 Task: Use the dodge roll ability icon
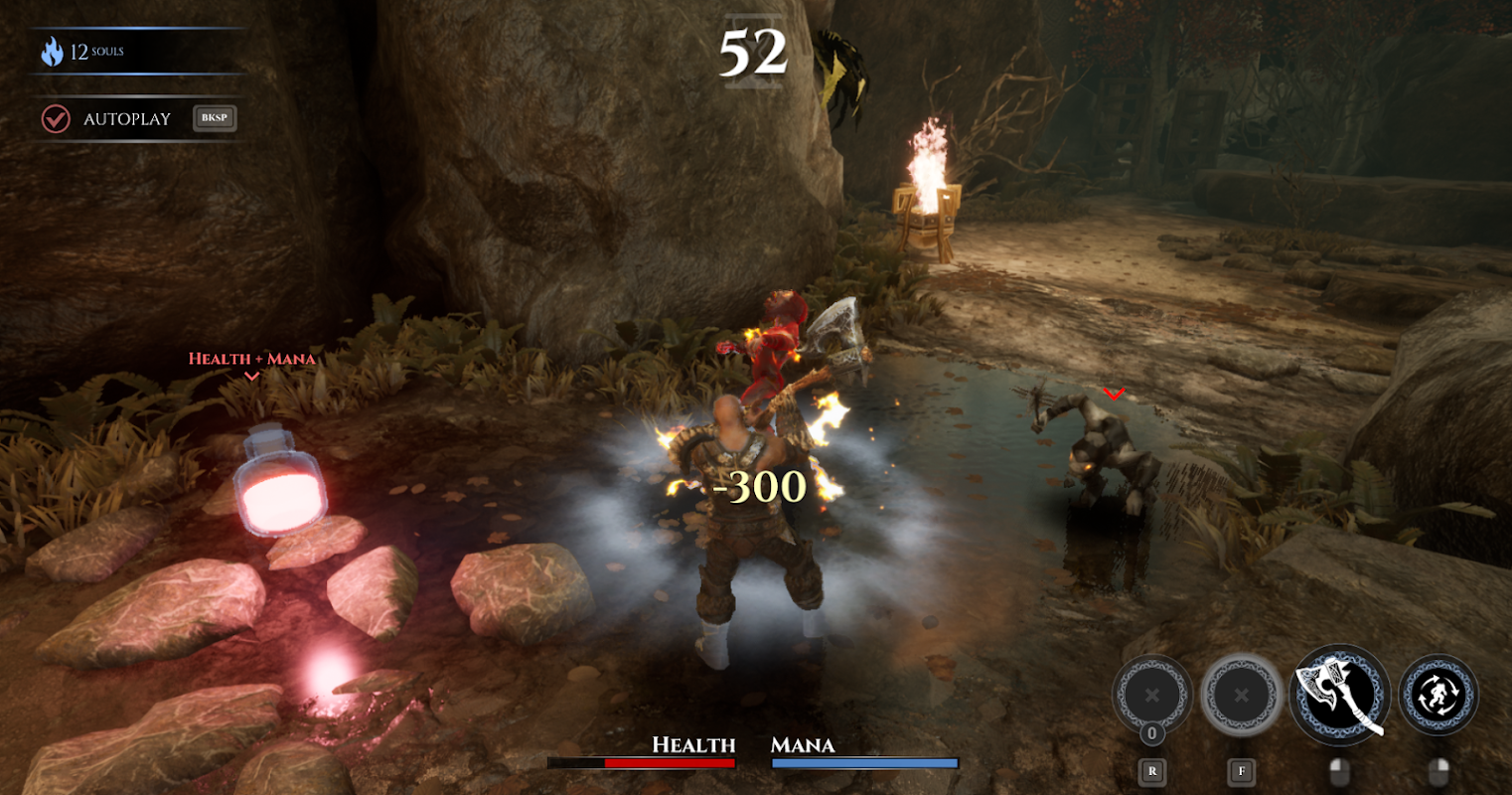coord(1438,695)
